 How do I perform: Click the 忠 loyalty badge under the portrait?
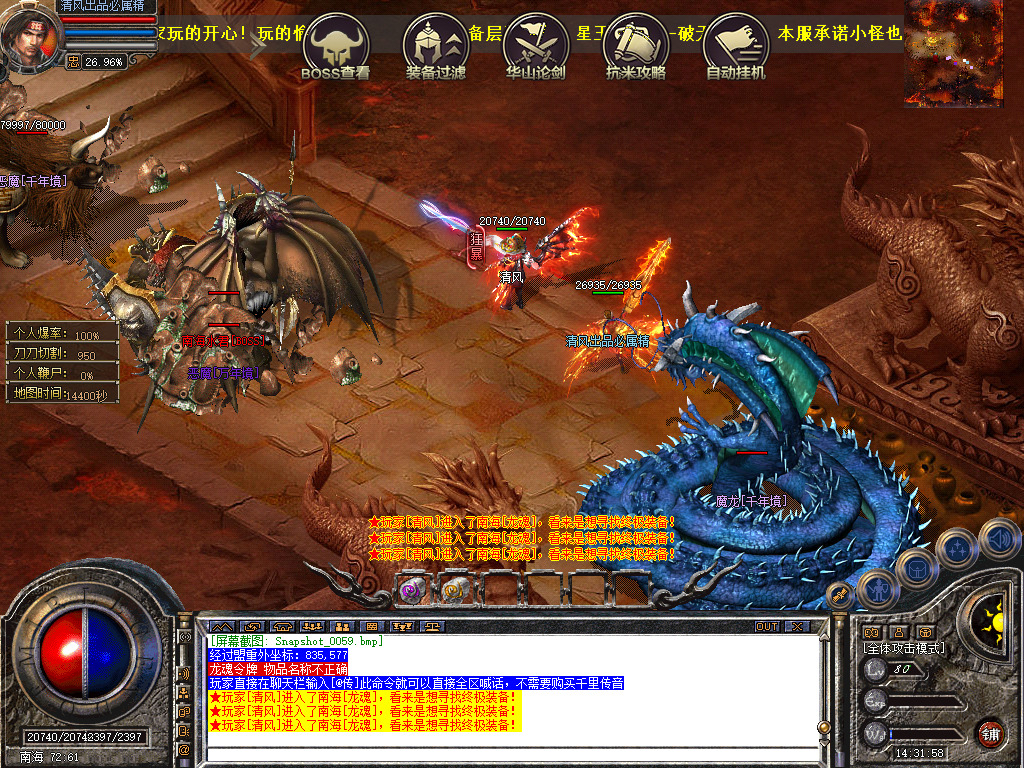pyautogui.click(x=73, y=62)
